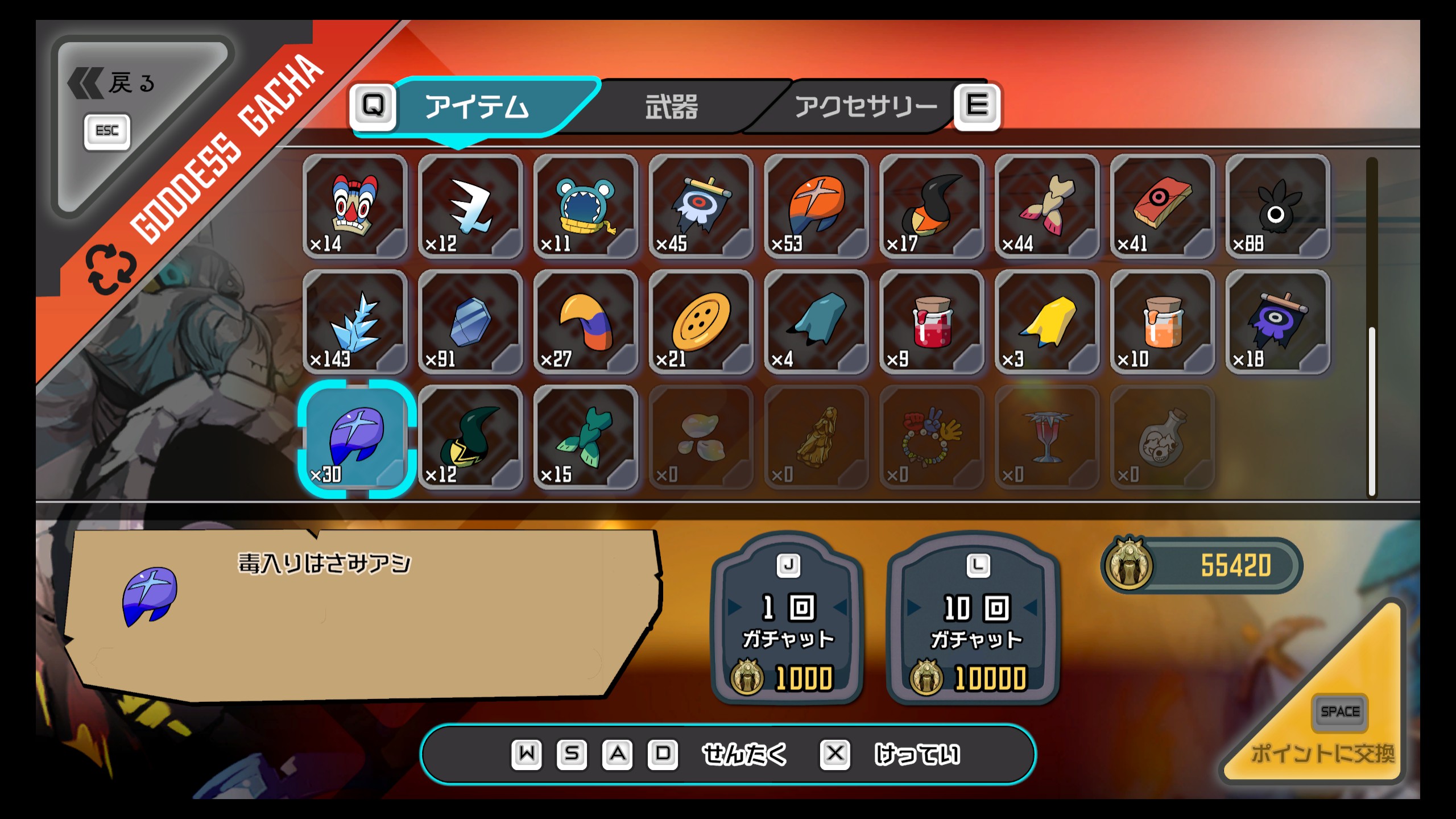This screenshot has height=819, width=1456.
Task: Pick the frog-head pouch item
Action: [586, 207]
